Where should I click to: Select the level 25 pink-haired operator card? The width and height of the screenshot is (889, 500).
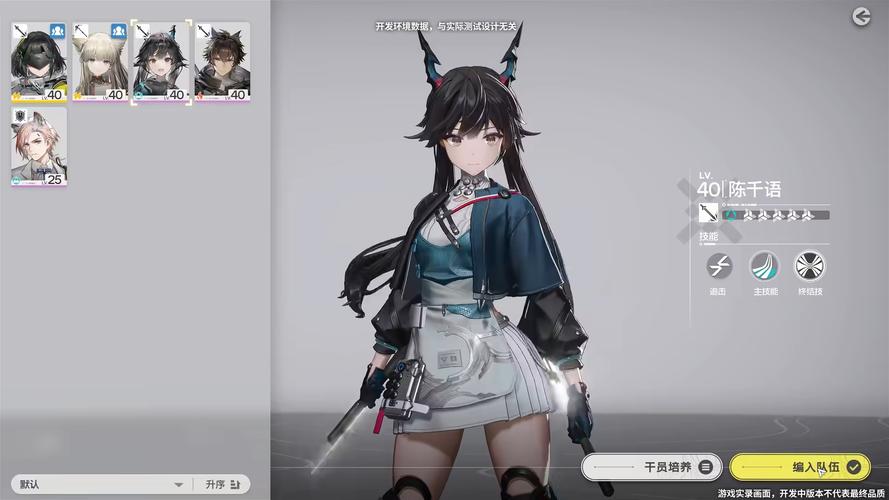(39, 146)
